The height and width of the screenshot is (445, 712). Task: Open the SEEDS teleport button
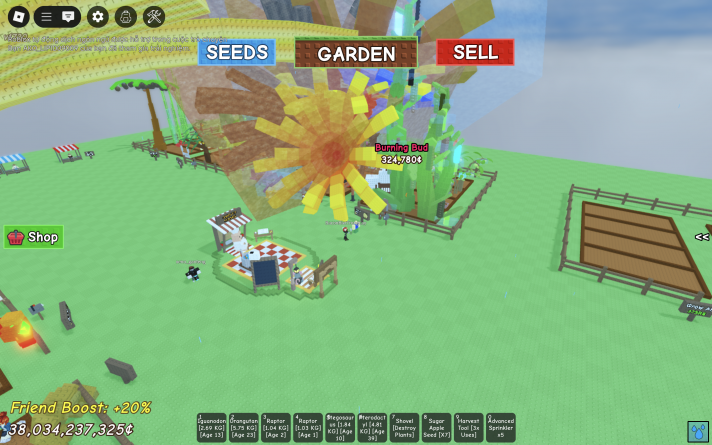(236, 52)
